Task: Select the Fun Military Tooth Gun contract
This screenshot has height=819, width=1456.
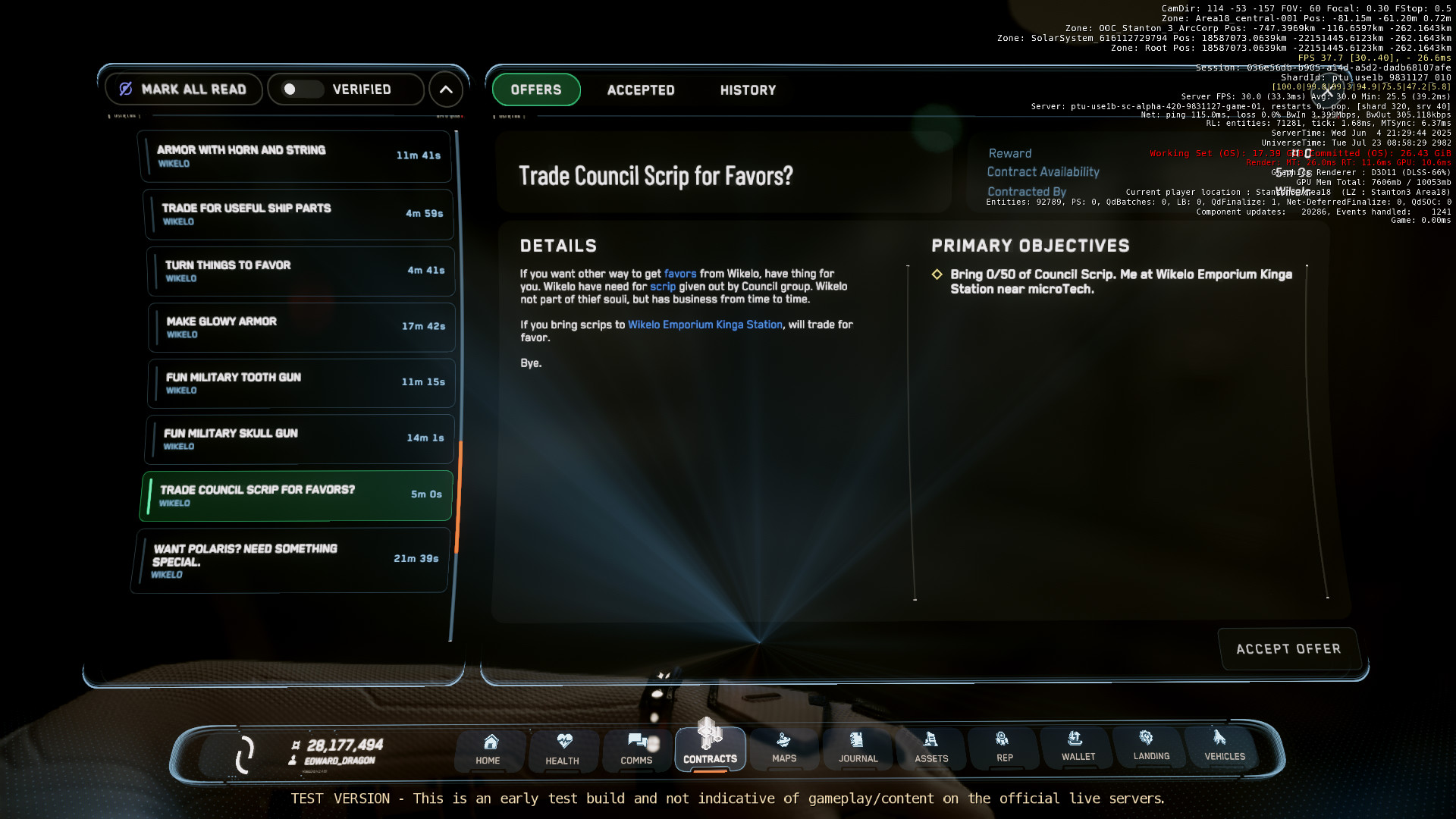Action: click(300, 383)
